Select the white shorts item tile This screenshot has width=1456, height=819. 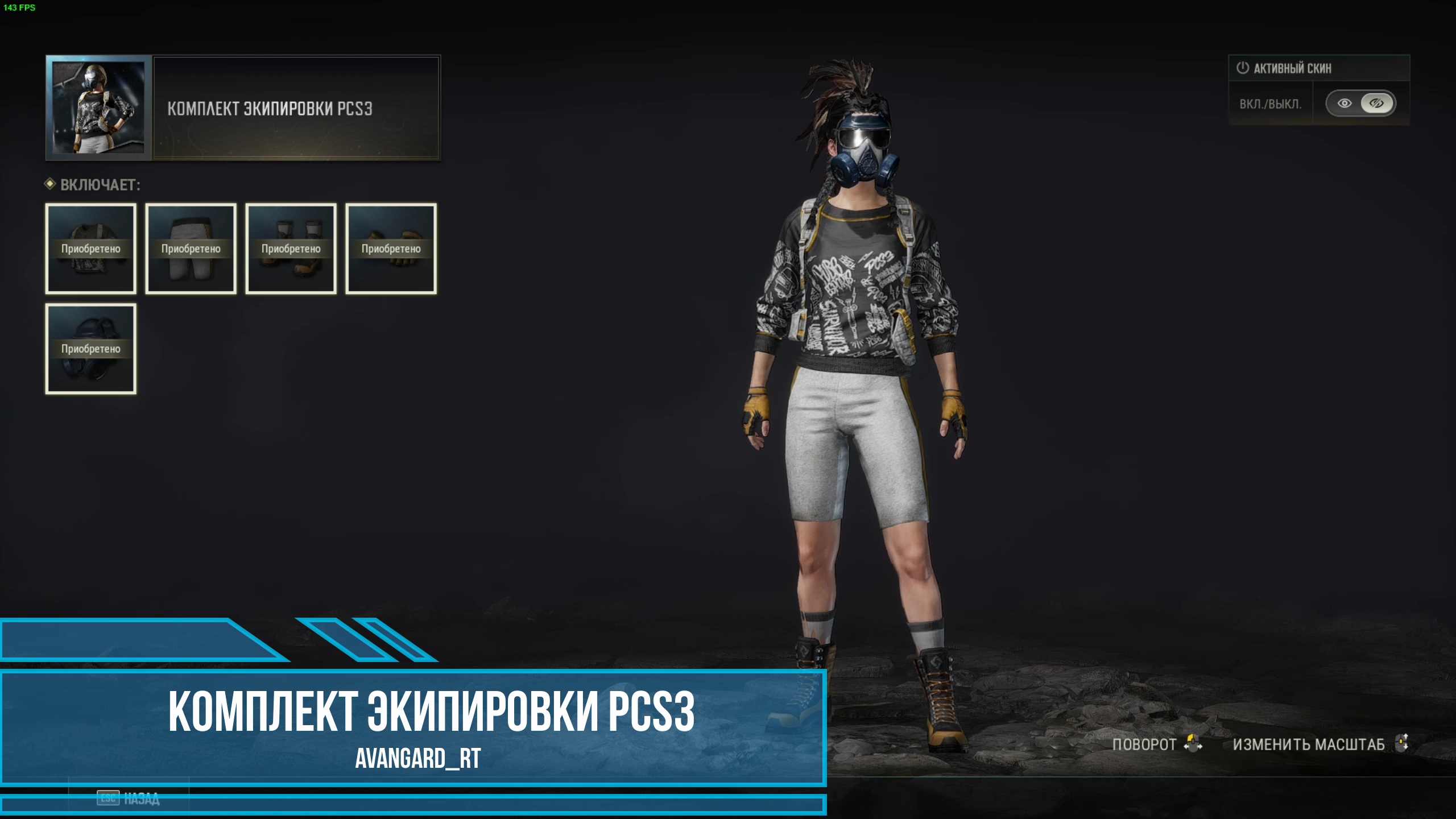191,249
